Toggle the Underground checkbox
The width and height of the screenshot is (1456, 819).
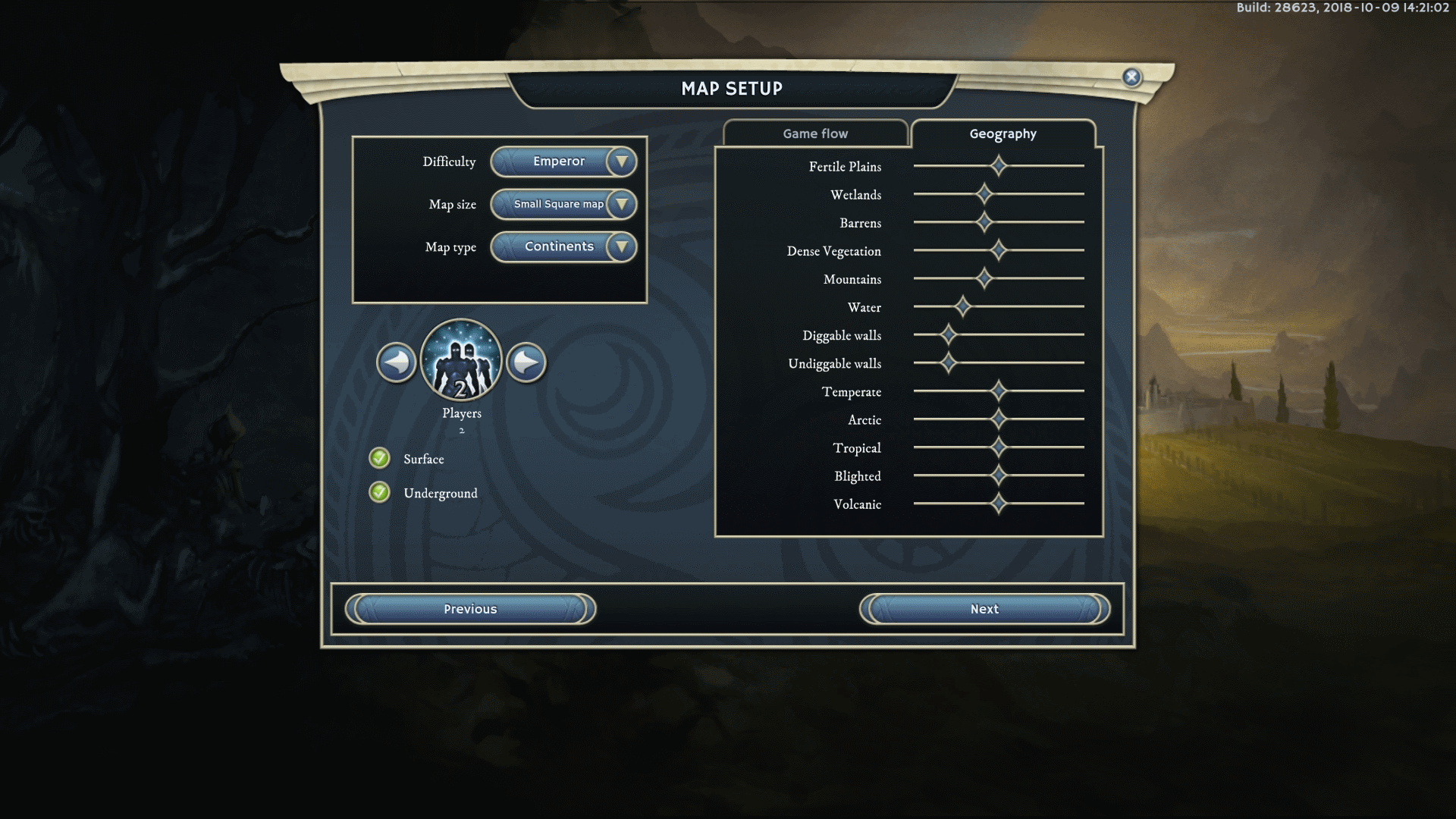point(380,492)
